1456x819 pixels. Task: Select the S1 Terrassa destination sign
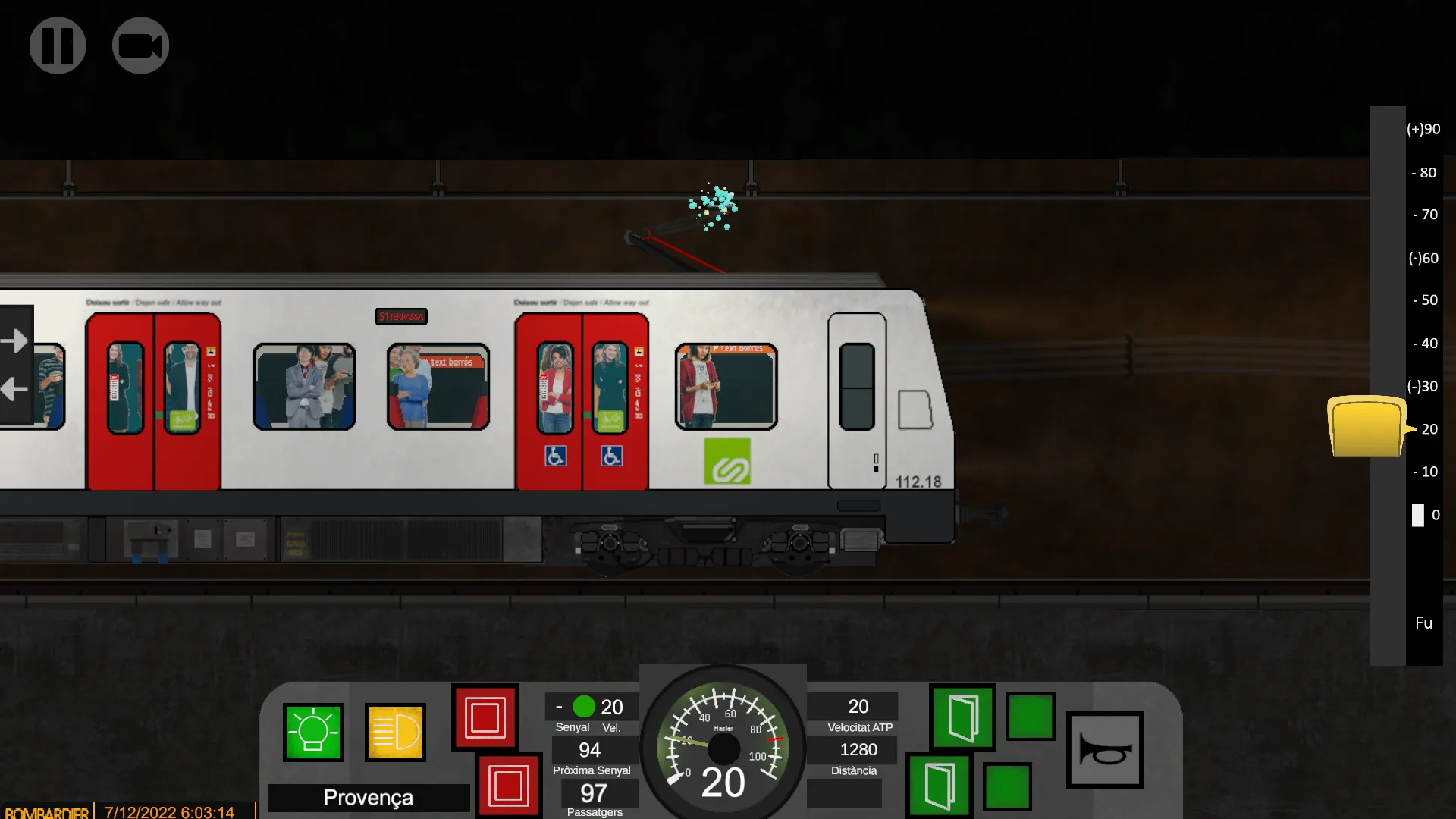tap(401, 316)
